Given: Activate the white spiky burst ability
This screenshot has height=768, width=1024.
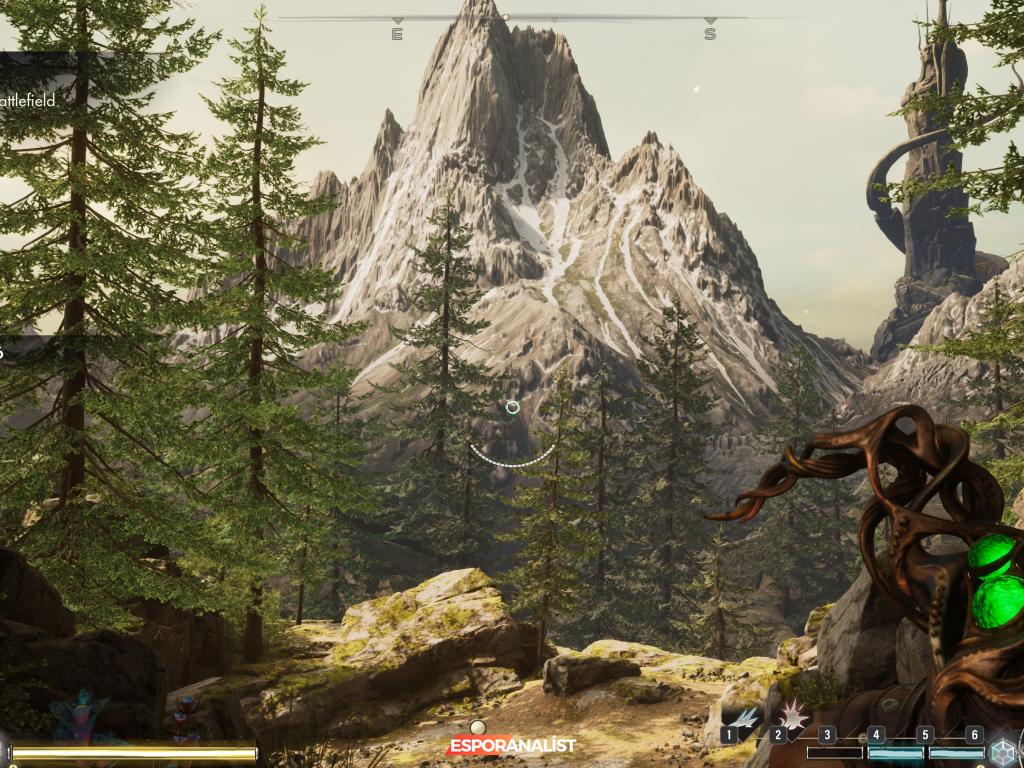Looking at the screenshot, I should coord(793,714).
